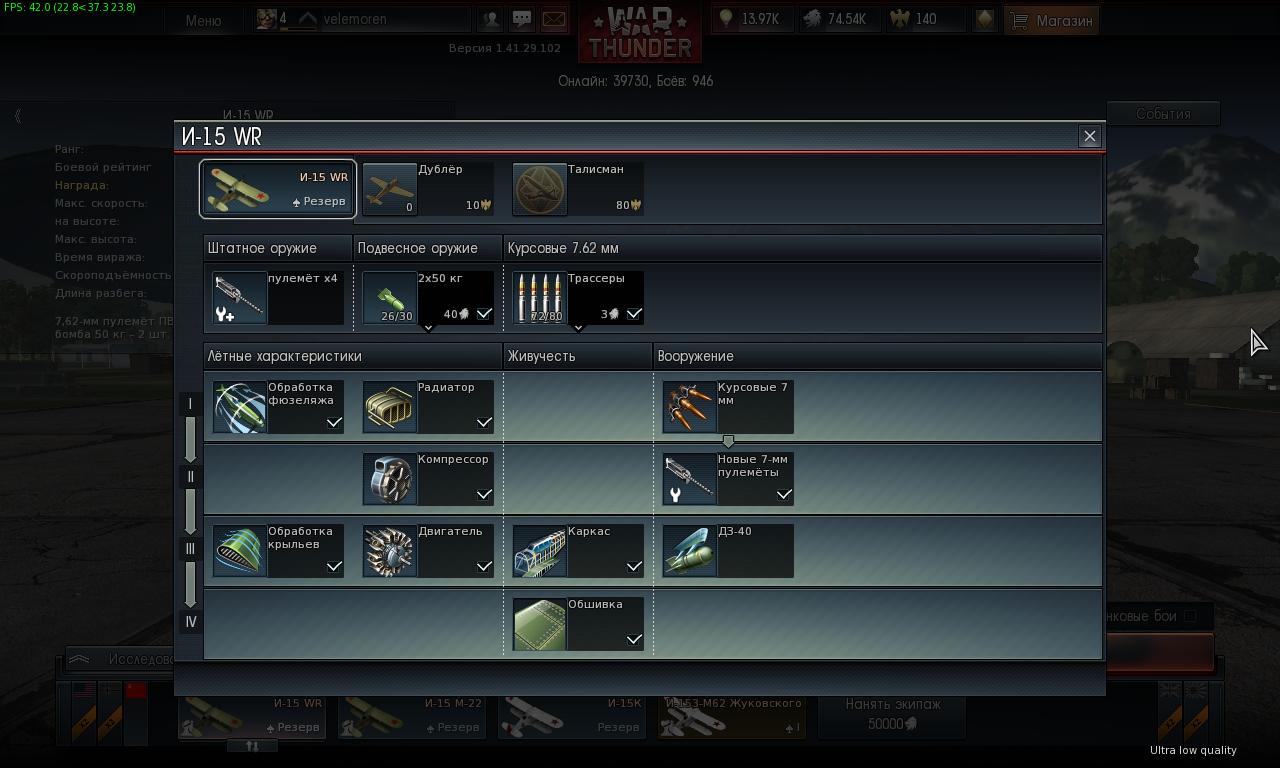This screenshot has height=768, width=1280.
Task: Select the Новые 7-мм пулемёты upgrade
Action: coord(728,479)
